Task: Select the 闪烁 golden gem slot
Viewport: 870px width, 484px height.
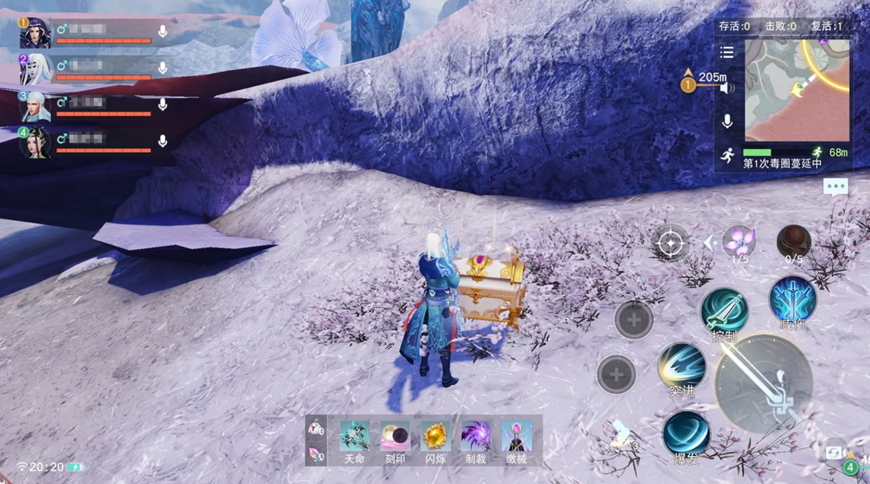Action: tap(434, 436)
